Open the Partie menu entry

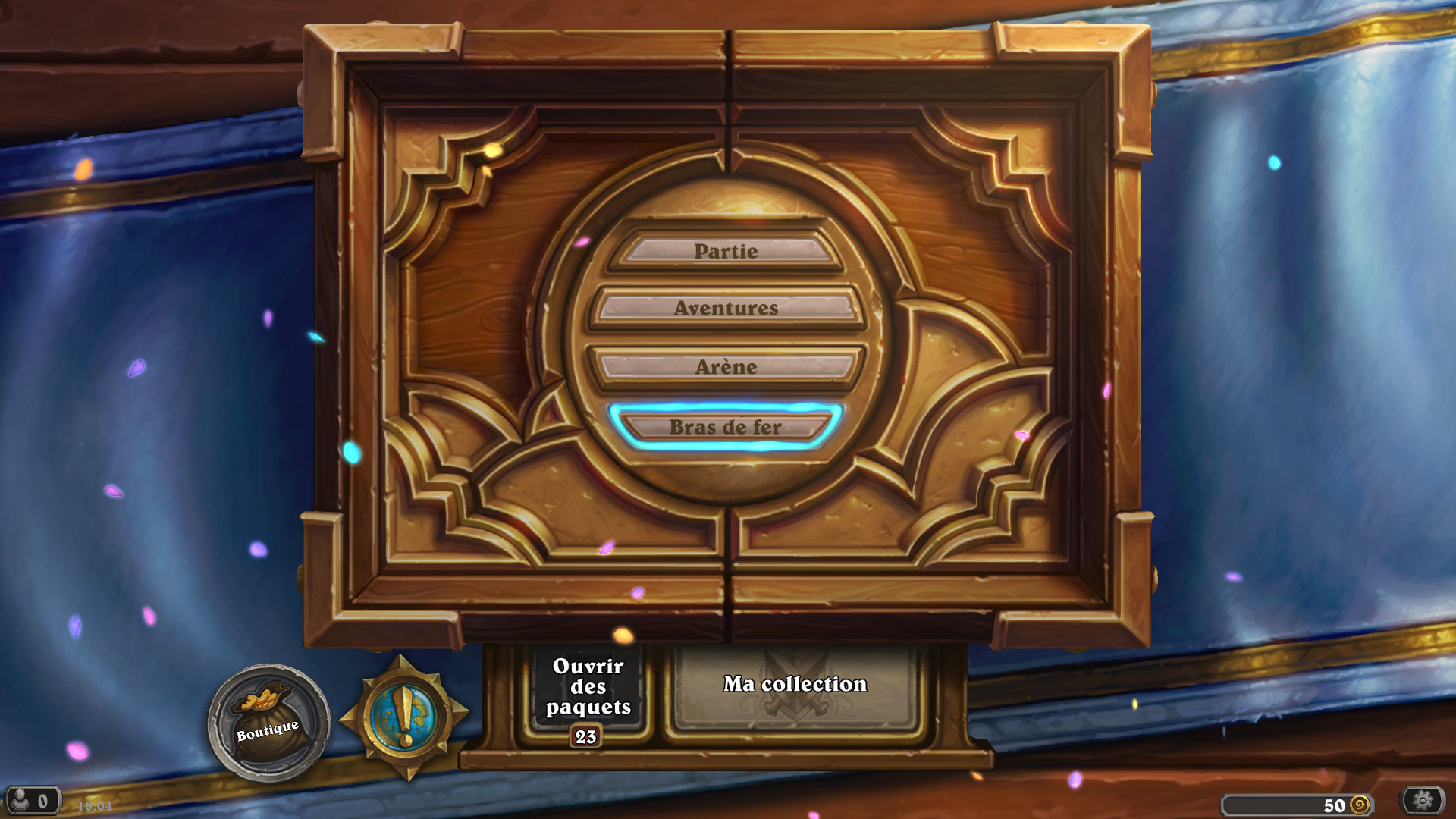[726, 250]
